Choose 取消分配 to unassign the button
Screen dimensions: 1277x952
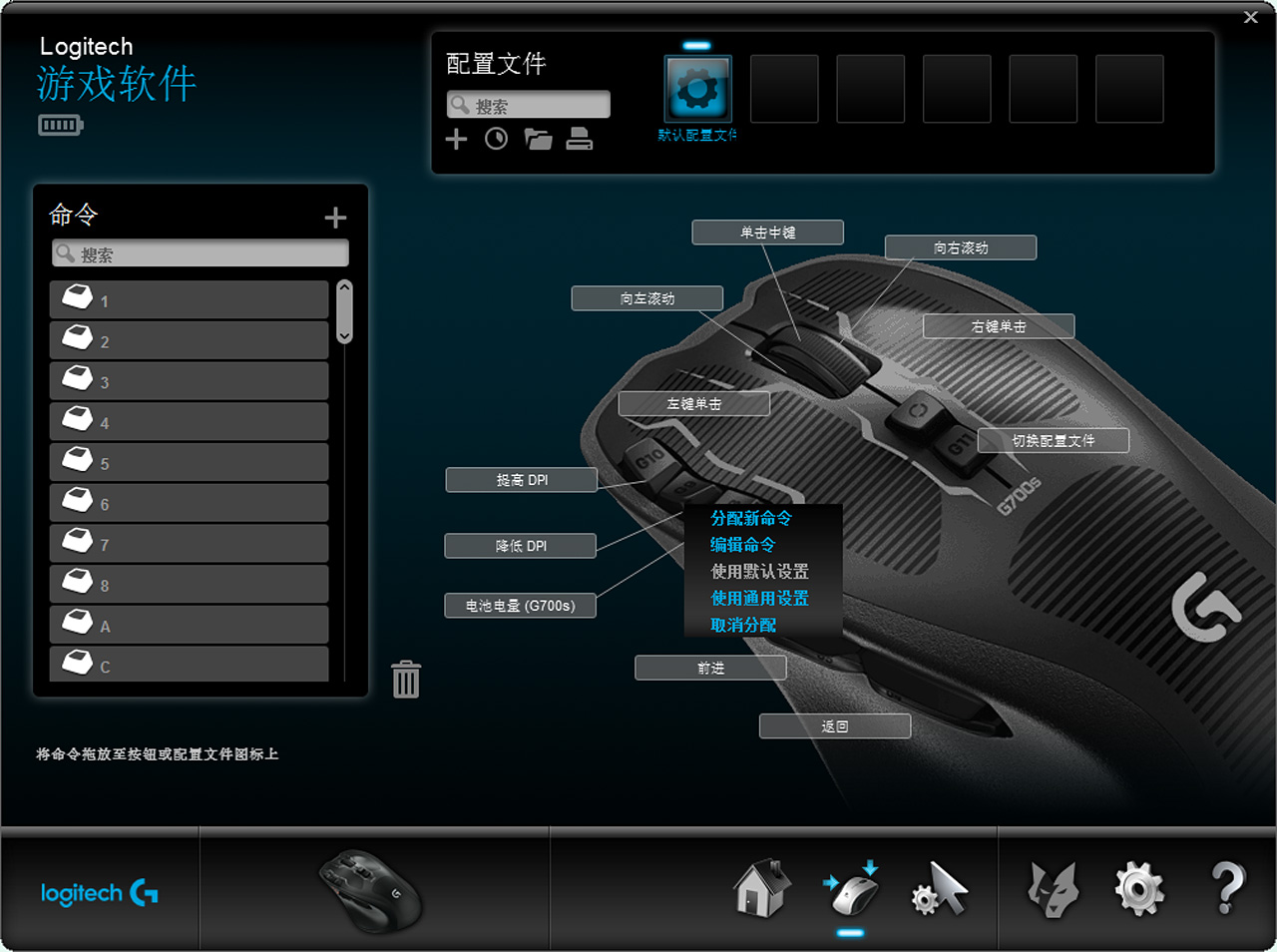point(743,626)
